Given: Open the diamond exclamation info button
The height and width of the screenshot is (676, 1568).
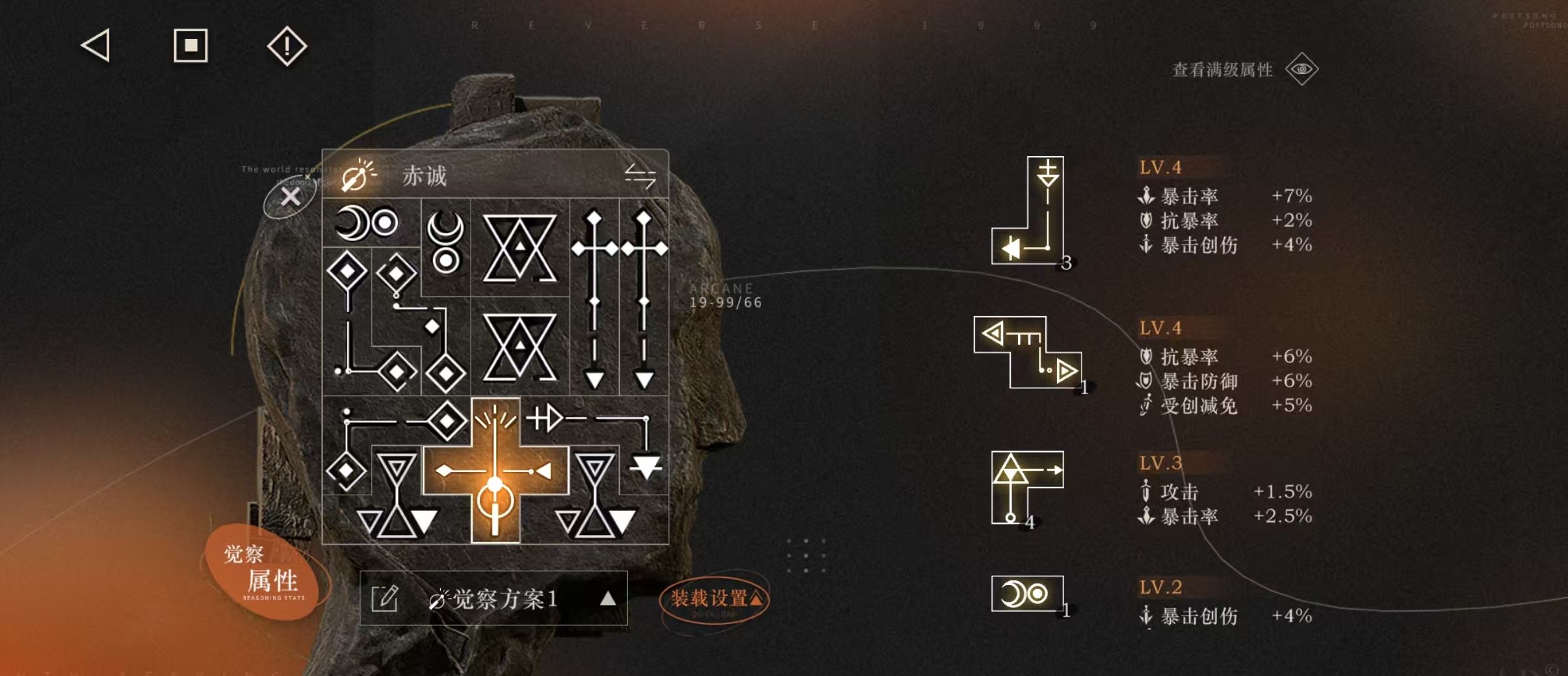Looking at the screenshot, I should point(287,46).
